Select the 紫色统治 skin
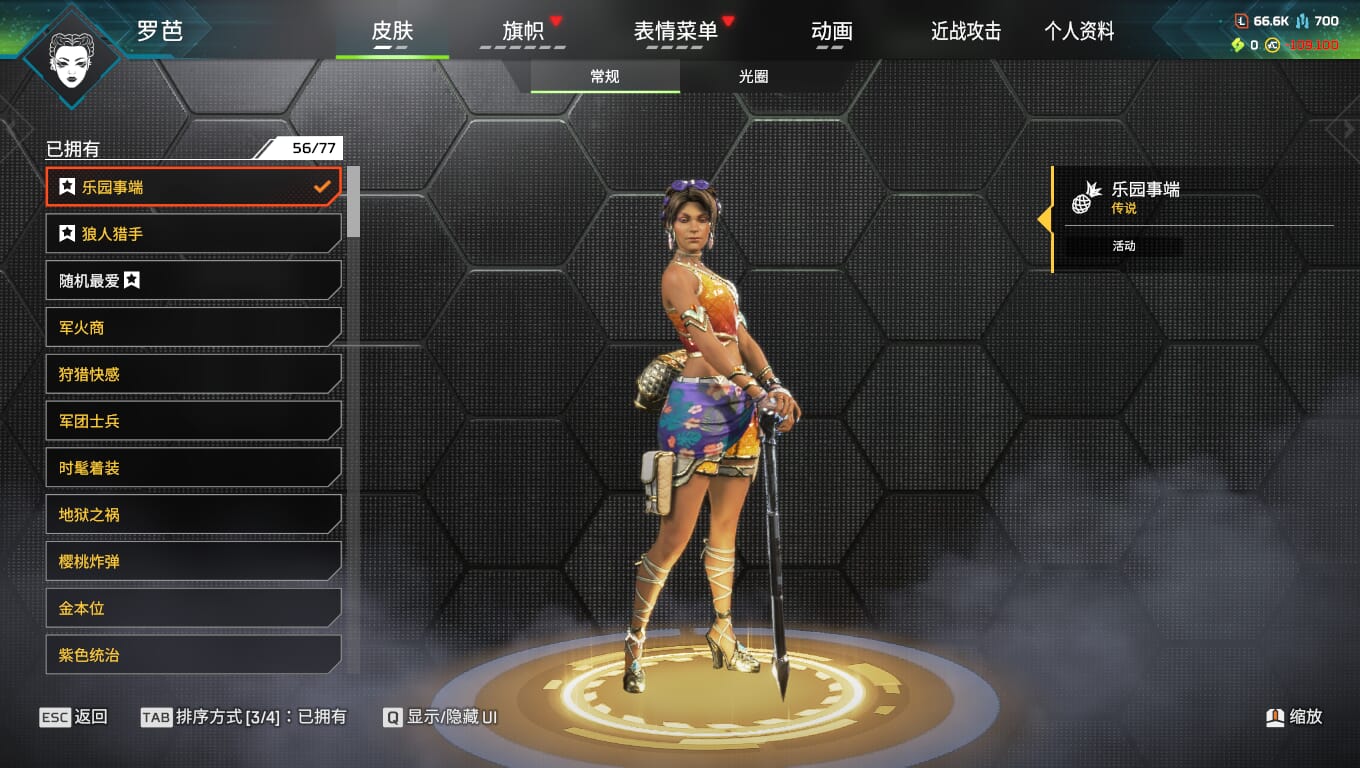 tap(193, 655)
